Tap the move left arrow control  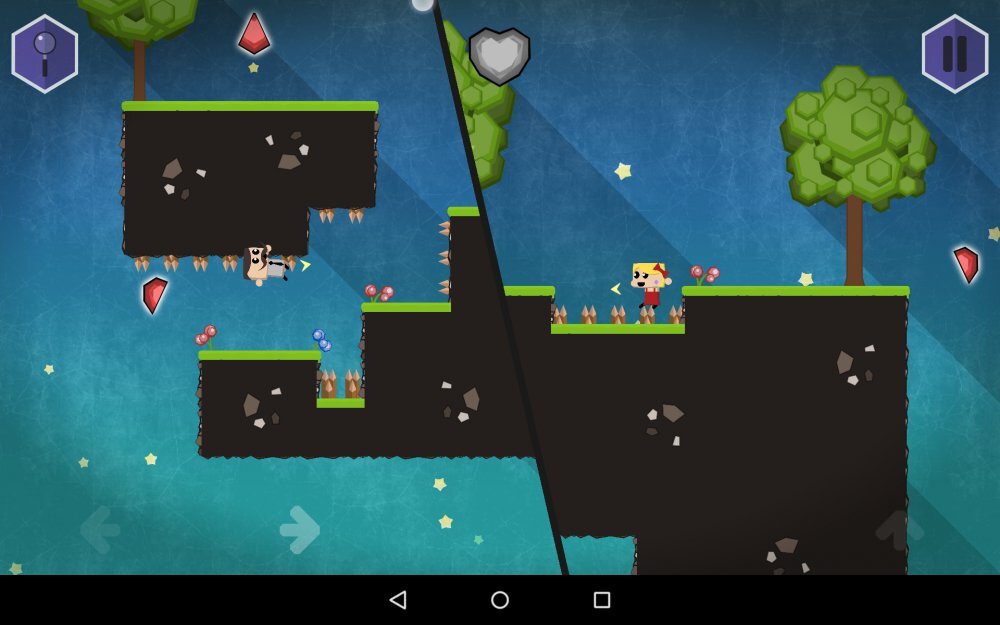[100, 529]
